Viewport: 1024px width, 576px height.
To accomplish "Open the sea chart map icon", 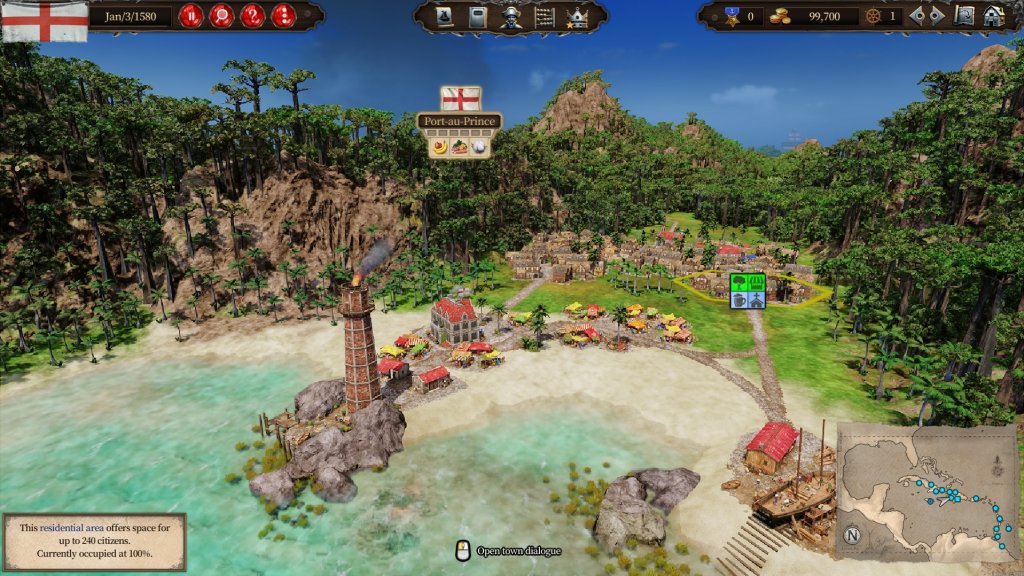I will click(965, 16).
